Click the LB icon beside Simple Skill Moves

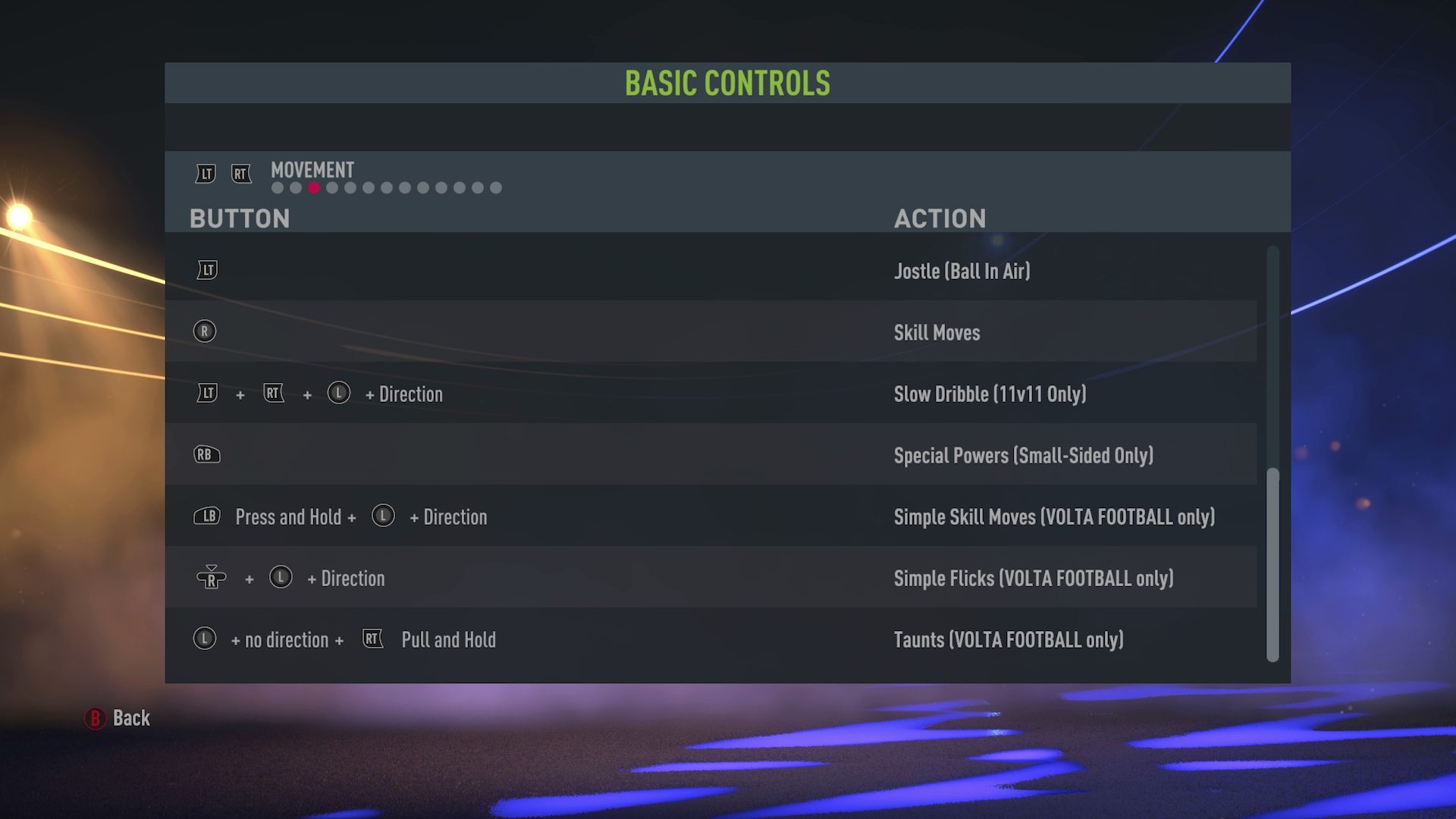click(x=206, y=516)
